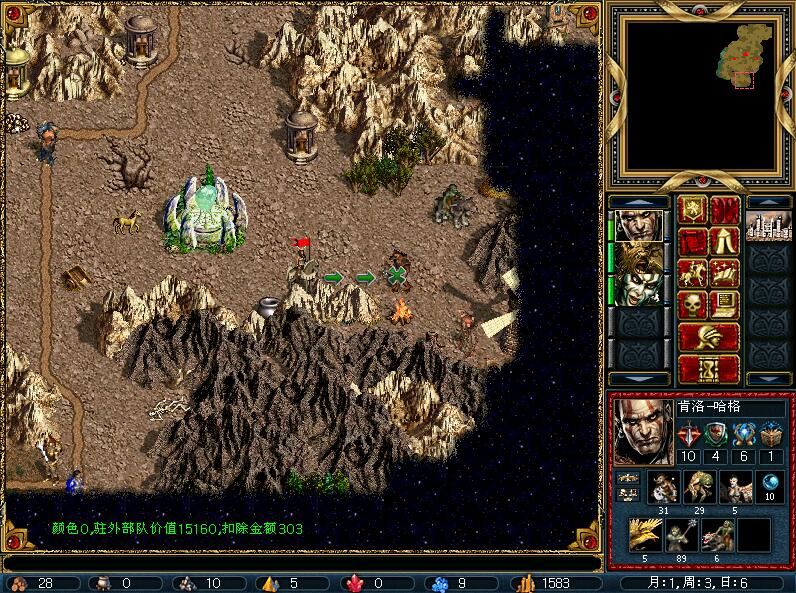Select the army stack of 89 troops

681,535
